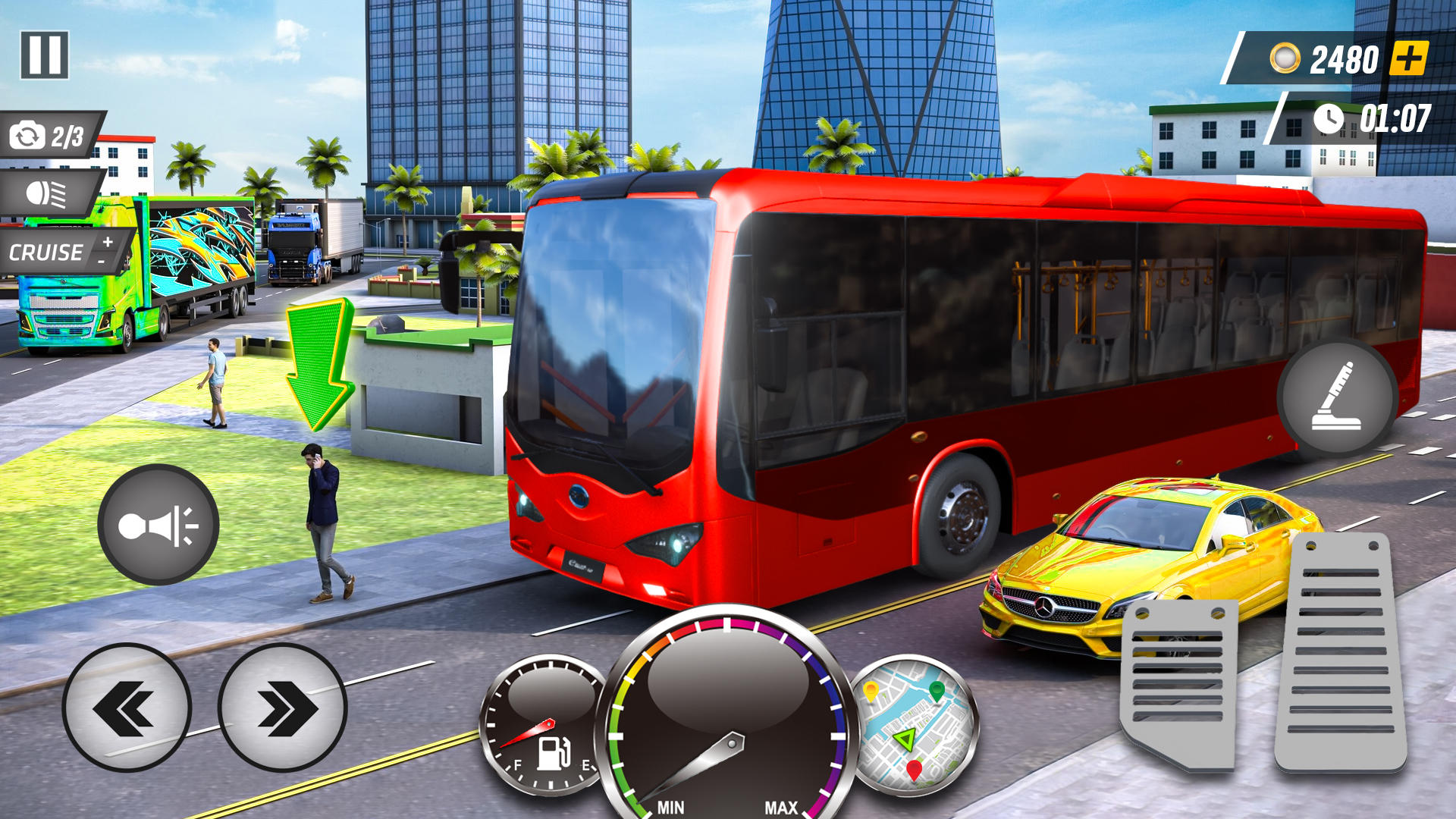Enable cruise control with the CRUISE button

click(47, 250)
